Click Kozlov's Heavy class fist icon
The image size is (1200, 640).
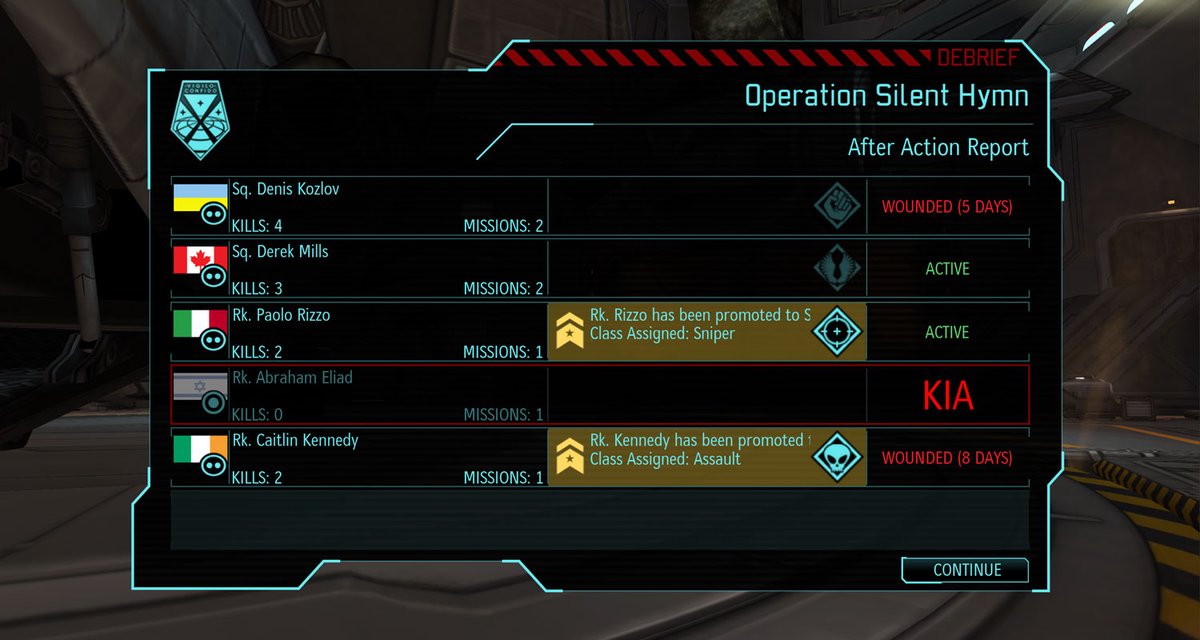(836, 207)
